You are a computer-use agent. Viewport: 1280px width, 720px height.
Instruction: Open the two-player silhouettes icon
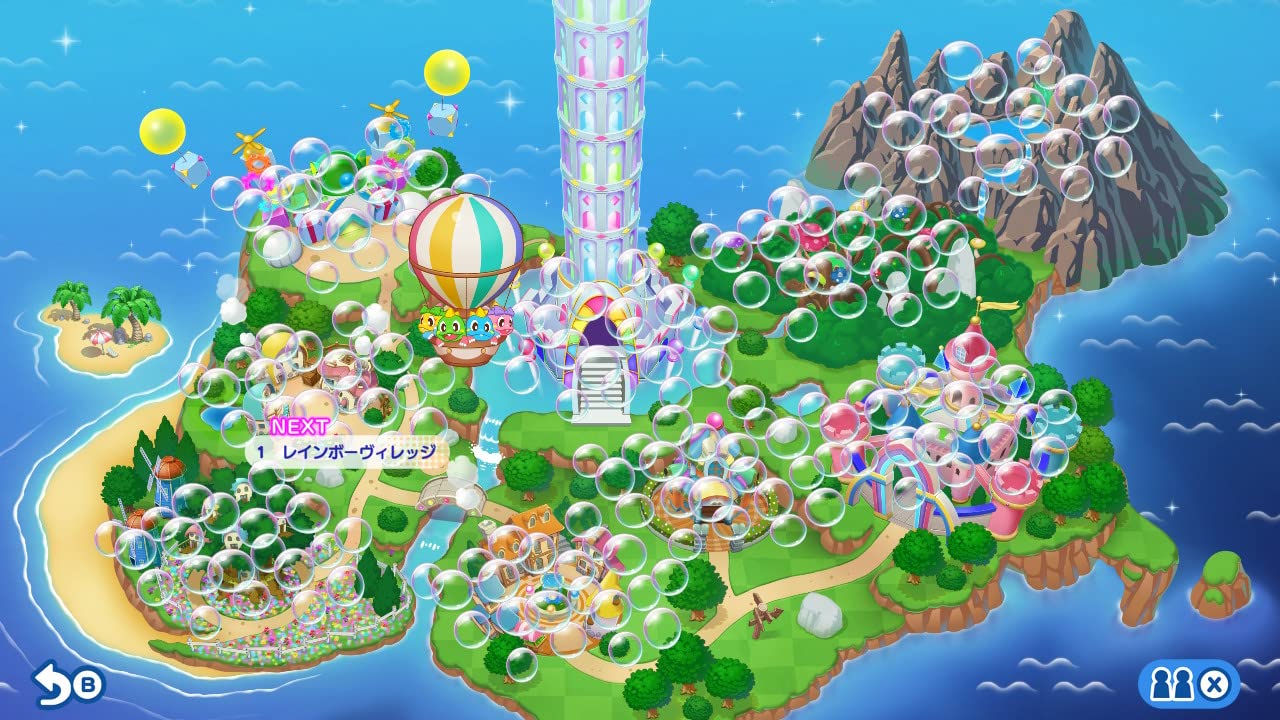(x=1169, y=685)
